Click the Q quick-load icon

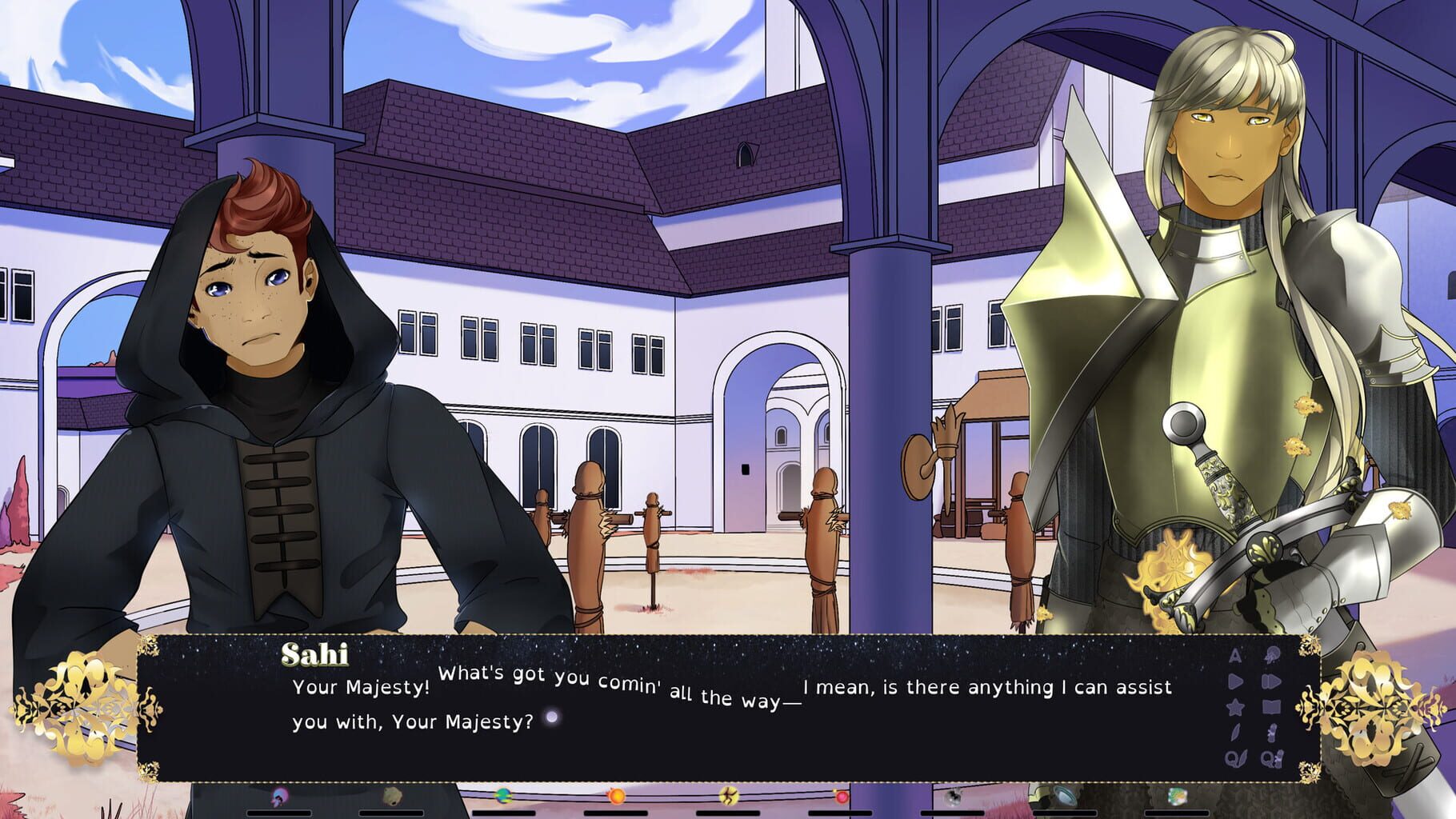click(1272, 757)
